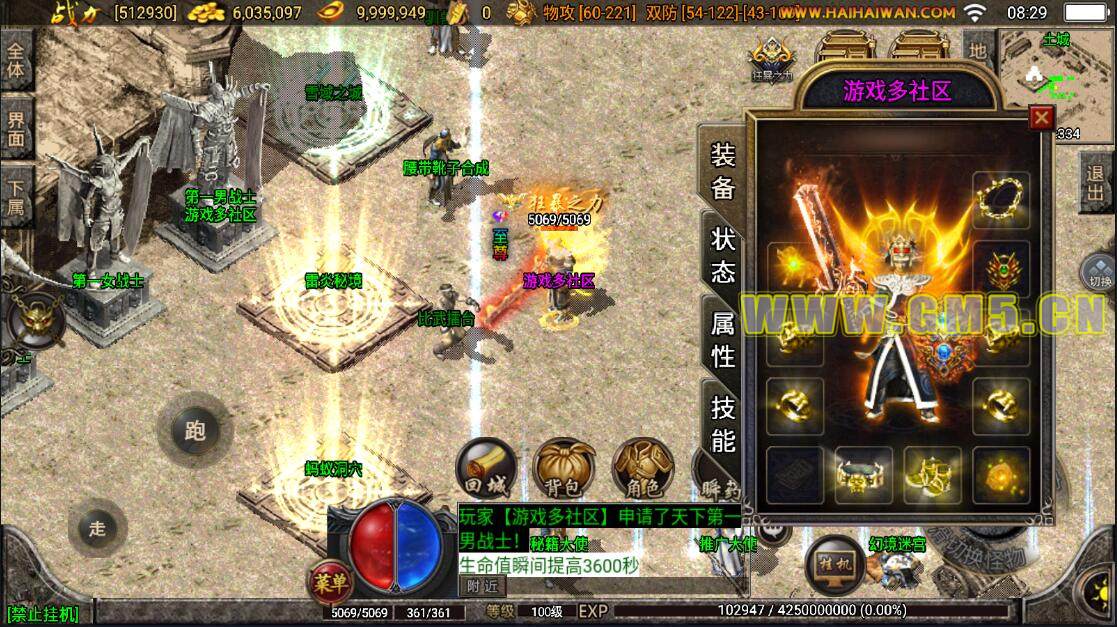Switch movement to 跑 run mode
The height and width of the screenshot is (627, 1117).
click(x=195, y=431)
